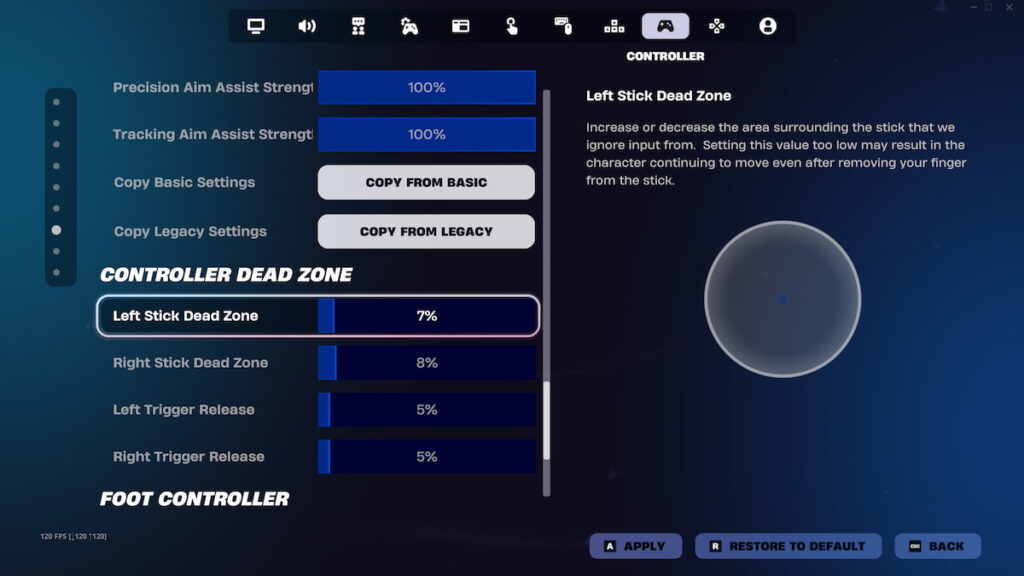The width and height of the screenshot is (1024, 576).
Task: Choose Restore to Default
Action: 787,546
